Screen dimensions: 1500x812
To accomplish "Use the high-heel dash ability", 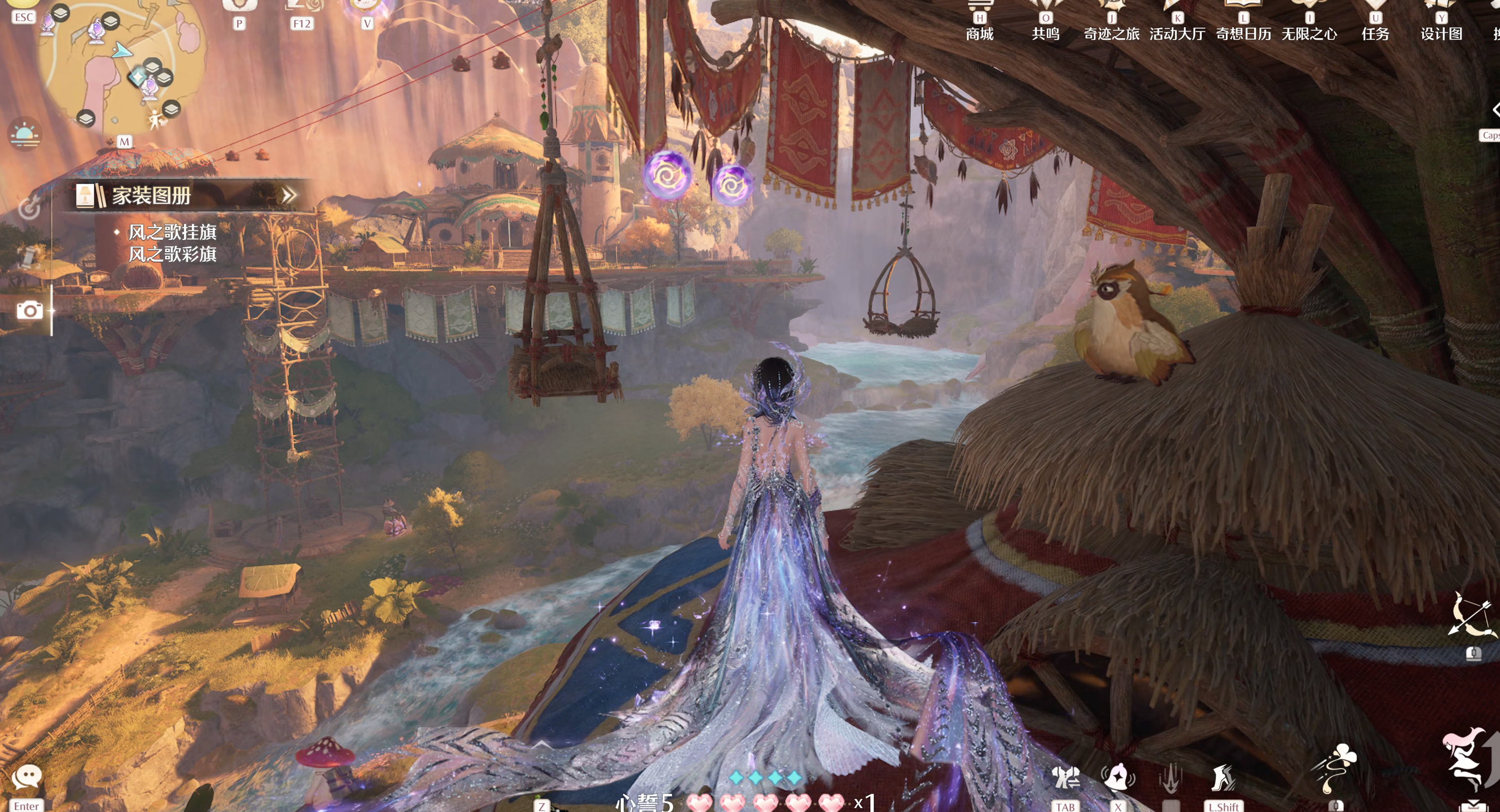I will click(x=1223, y=778).
